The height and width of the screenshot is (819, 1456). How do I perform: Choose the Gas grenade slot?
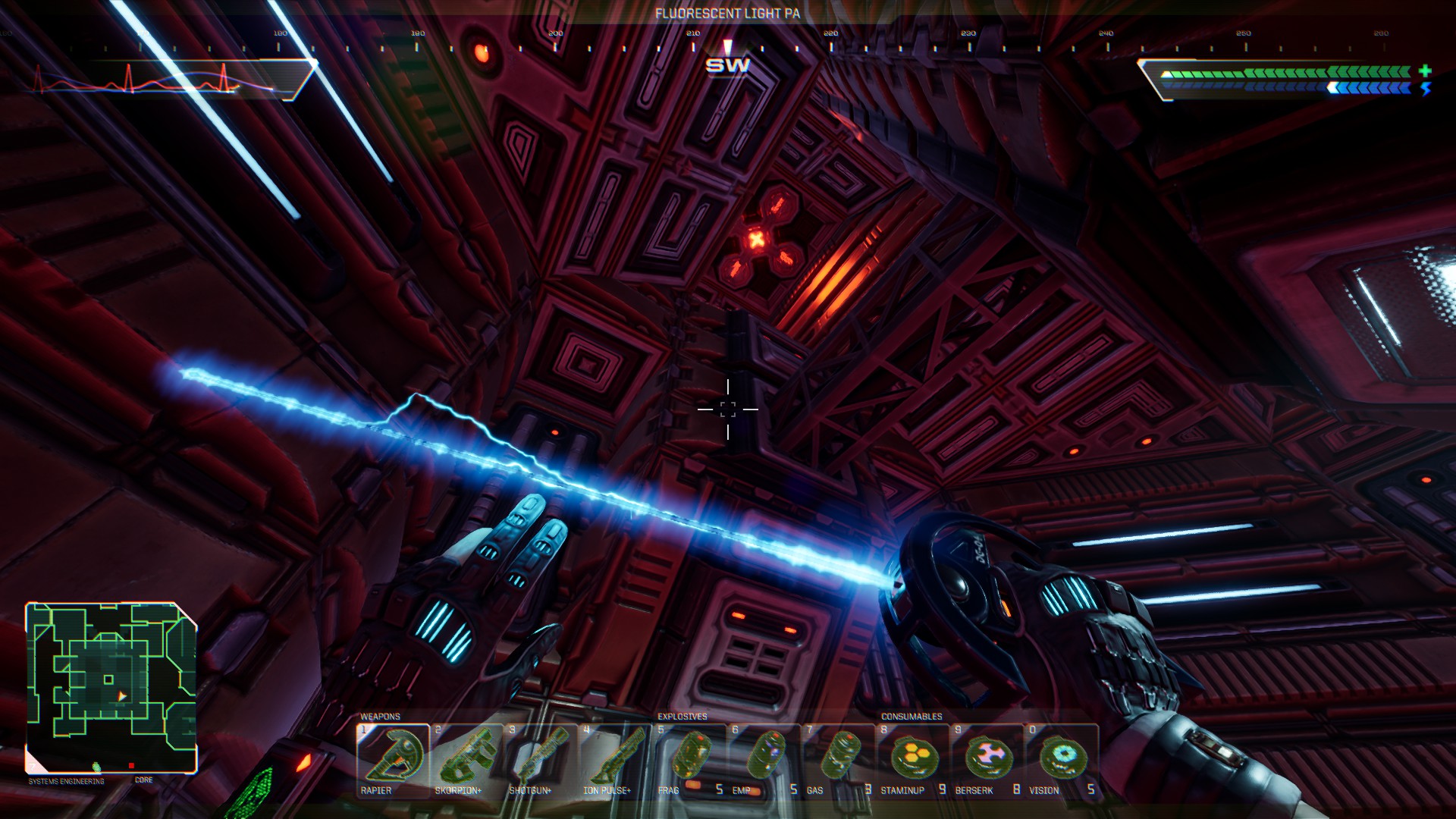coord(838,759)
